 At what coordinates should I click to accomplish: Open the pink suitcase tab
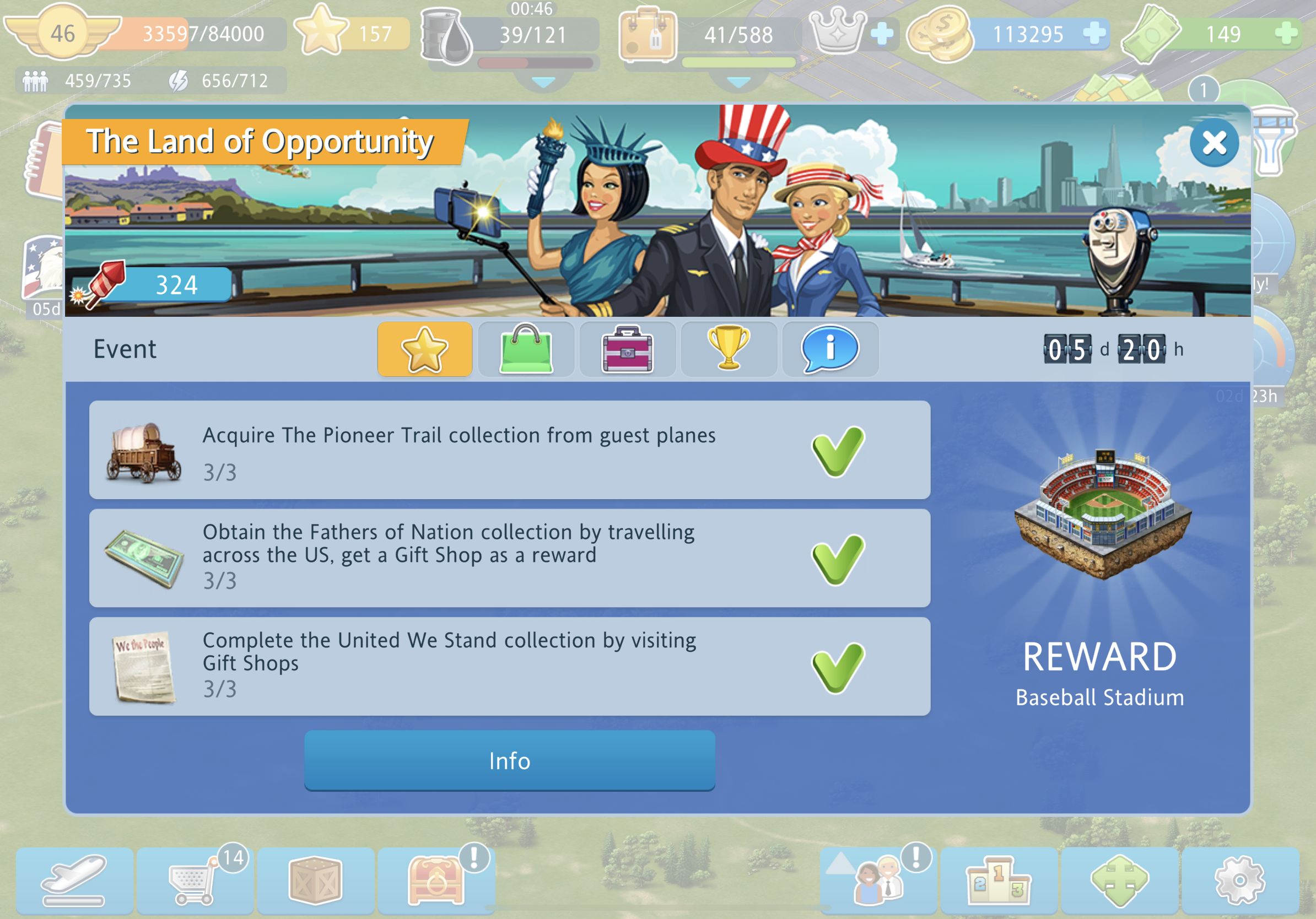(x=627, y=349)
